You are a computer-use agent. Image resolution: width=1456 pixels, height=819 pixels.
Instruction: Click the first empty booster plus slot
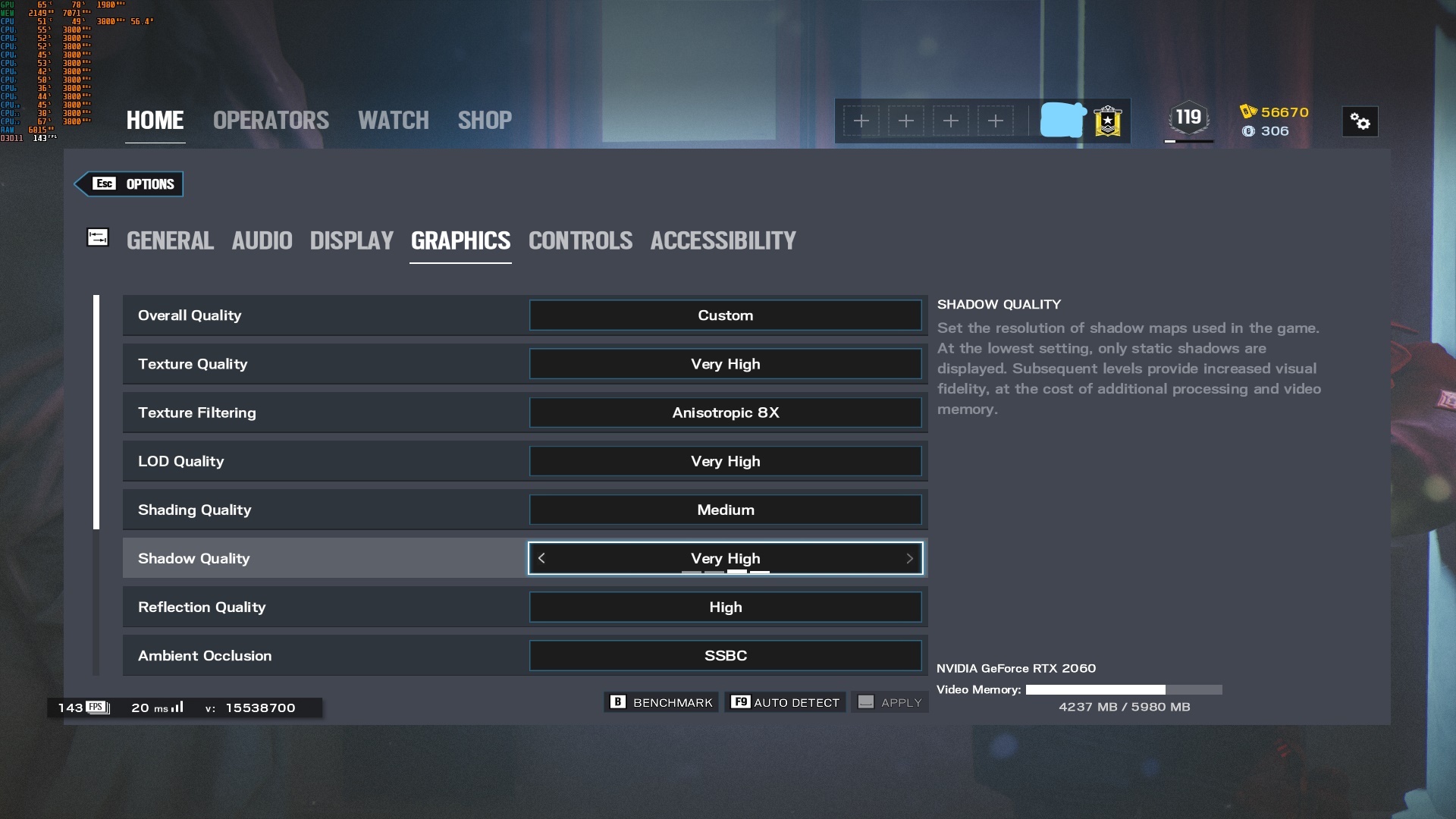click(x=862, y=121)
